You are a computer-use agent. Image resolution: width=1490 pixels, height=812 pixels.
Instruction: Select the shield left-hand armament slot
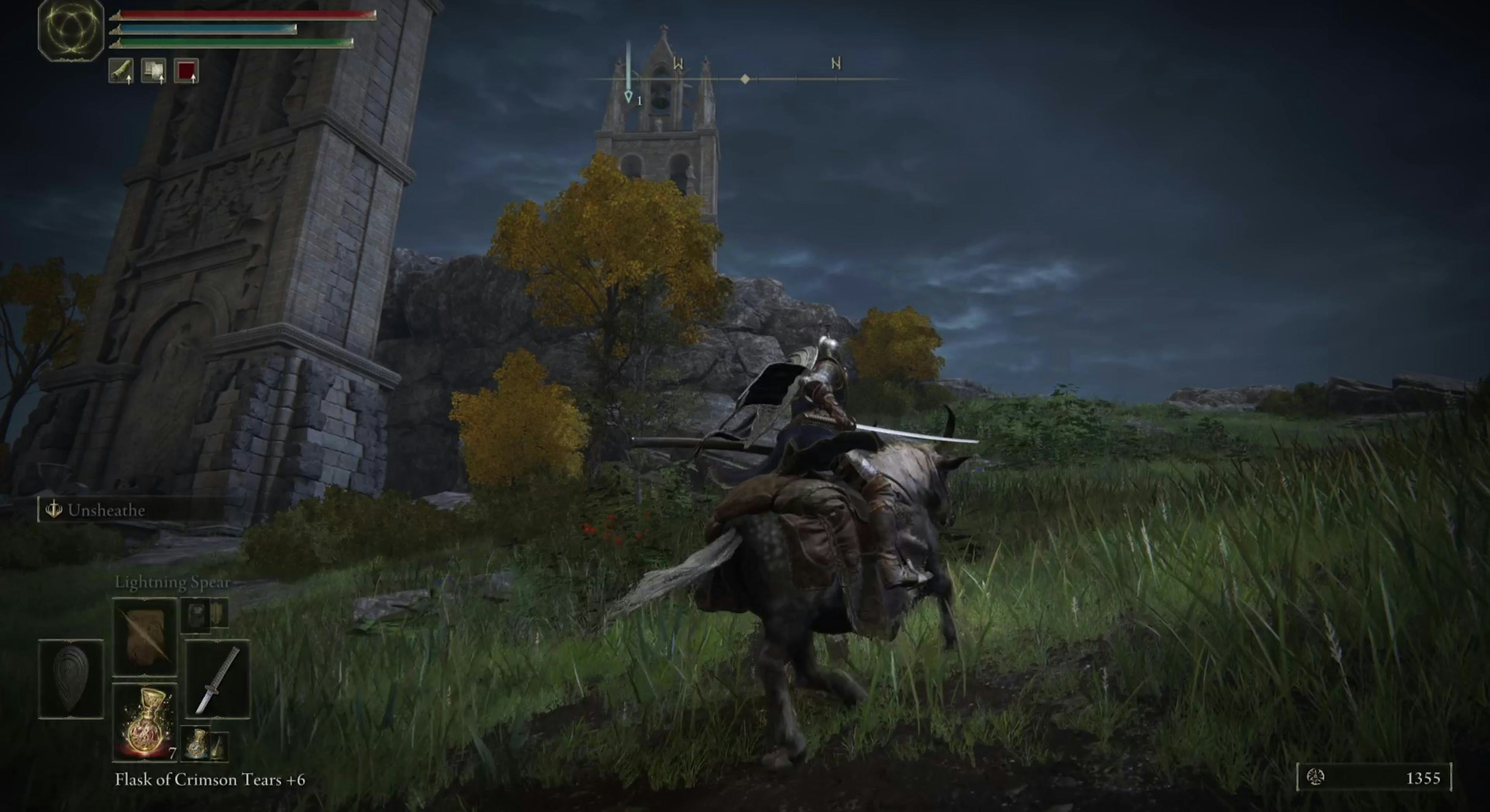[70, 679]
